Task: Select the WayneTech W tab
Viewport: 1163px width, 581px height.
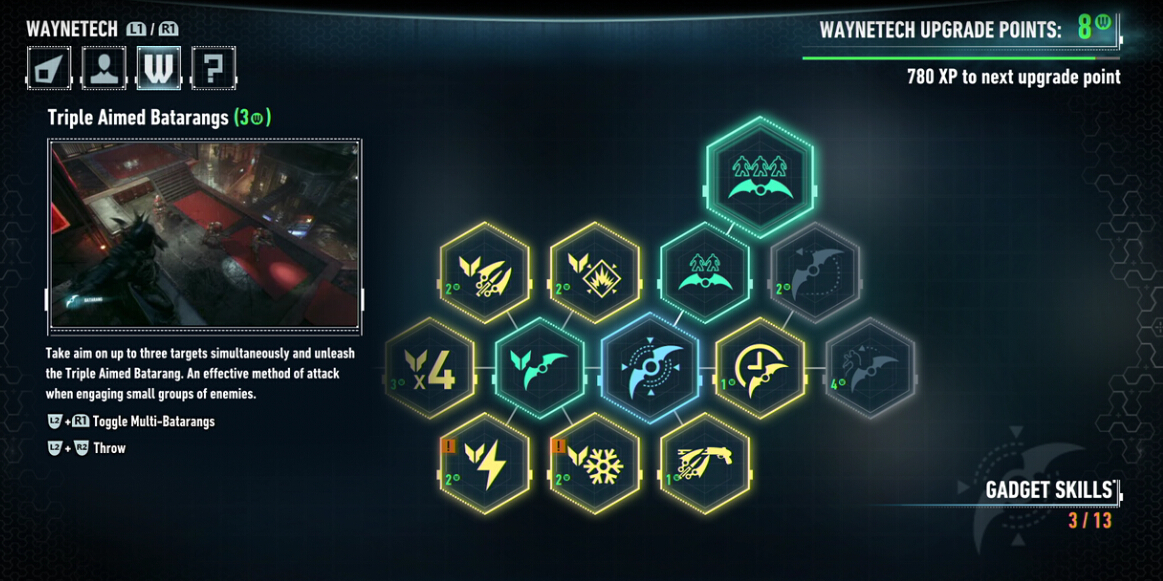Action: click(159, 68)
